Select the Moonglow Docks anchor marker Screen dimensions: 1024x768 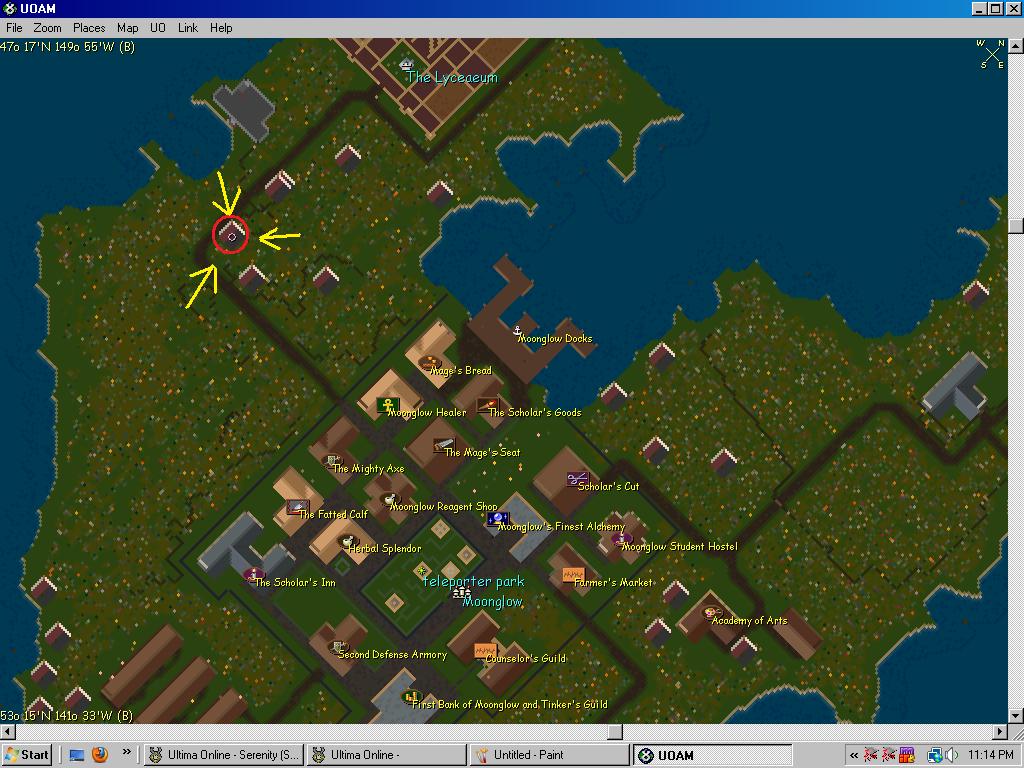point(517,330)
